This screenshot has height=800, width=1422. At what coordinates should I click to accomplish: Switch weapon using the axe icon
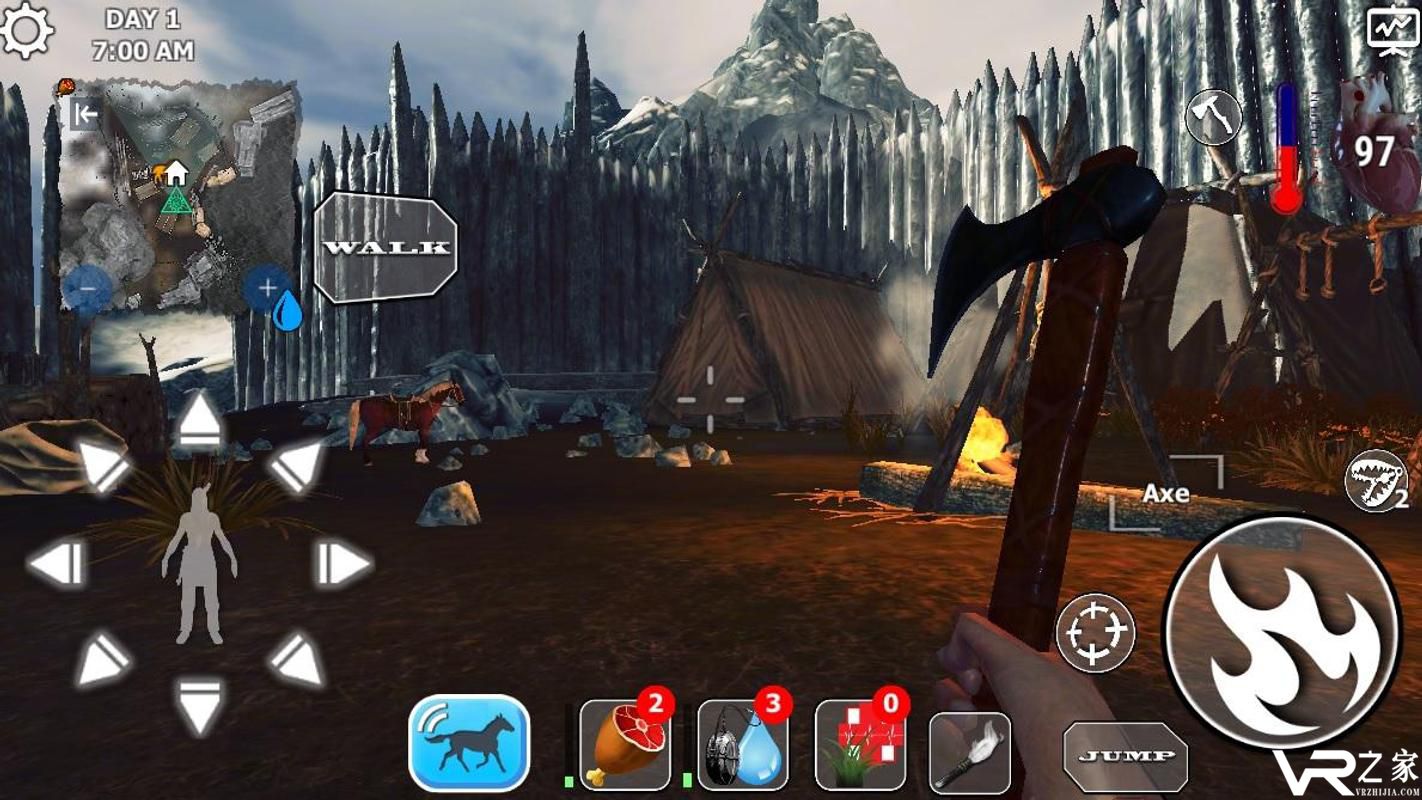coord(1213,117)
